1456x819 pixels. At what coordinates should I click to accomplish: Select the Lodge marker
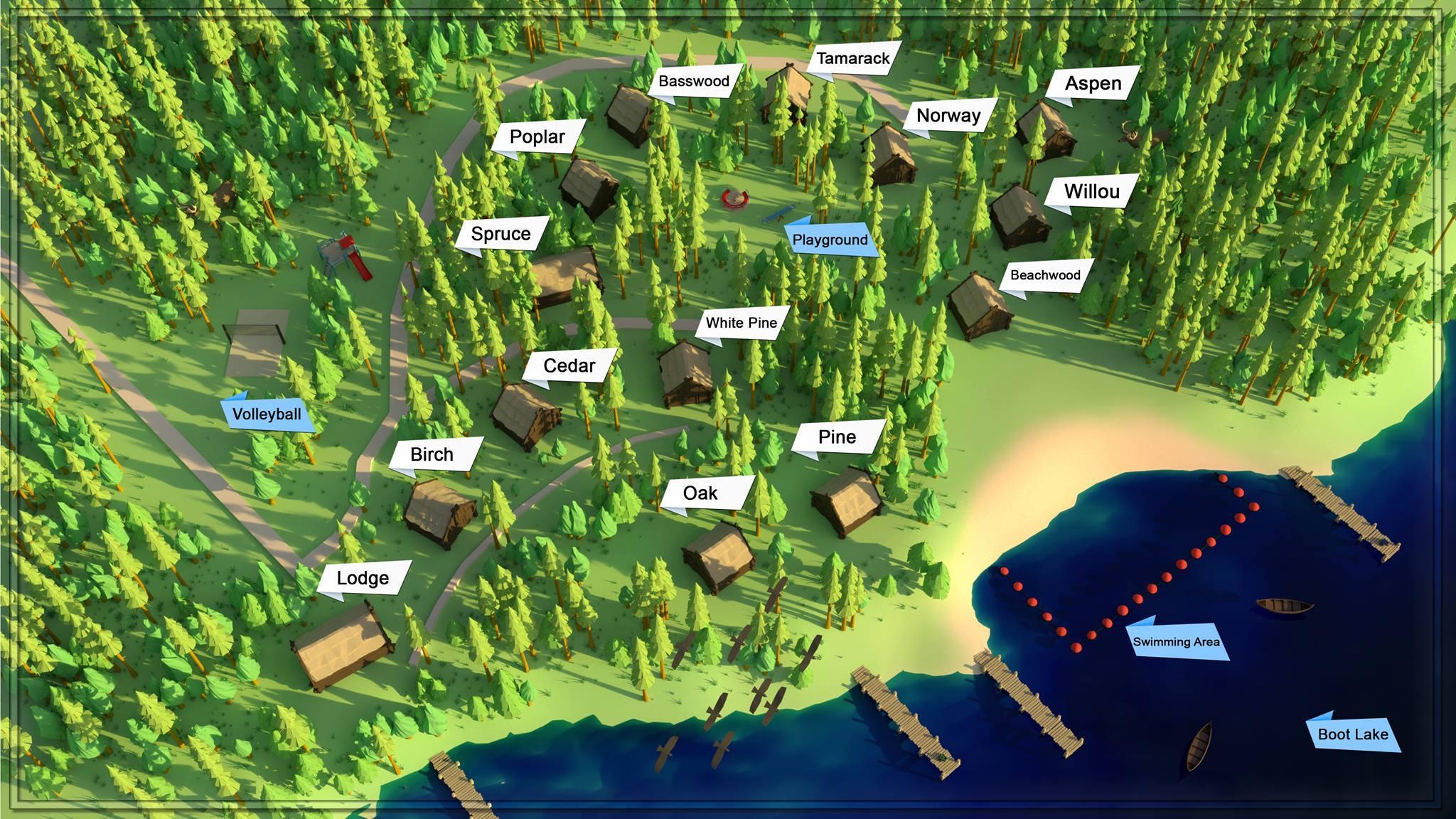pyautogui.click(x=363, y=579)
